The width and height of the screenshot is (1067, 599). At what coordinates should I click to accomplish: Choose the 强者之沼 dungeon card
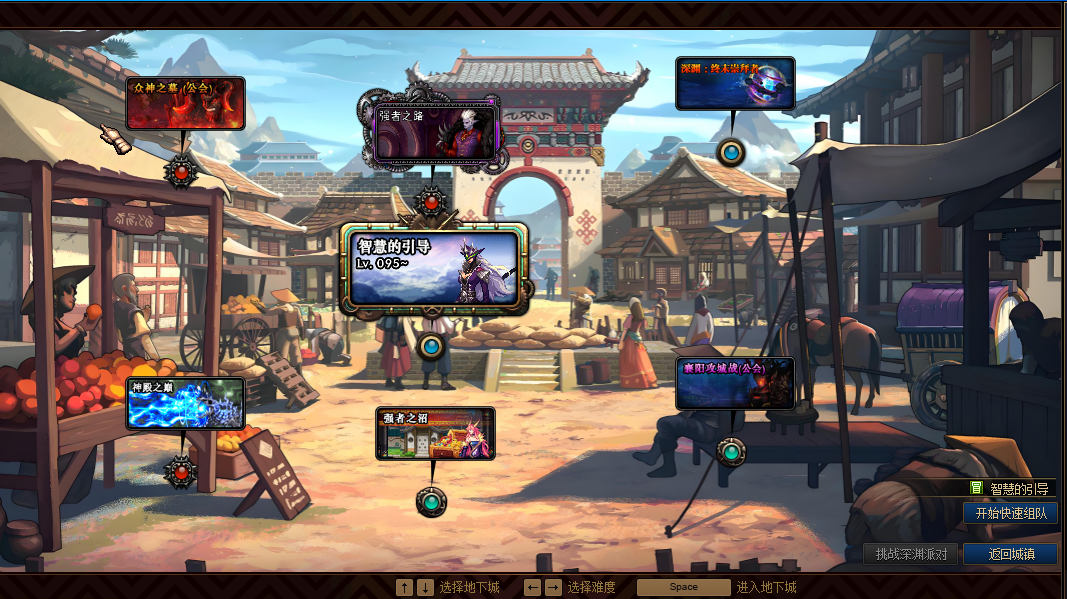pos(435,433)
